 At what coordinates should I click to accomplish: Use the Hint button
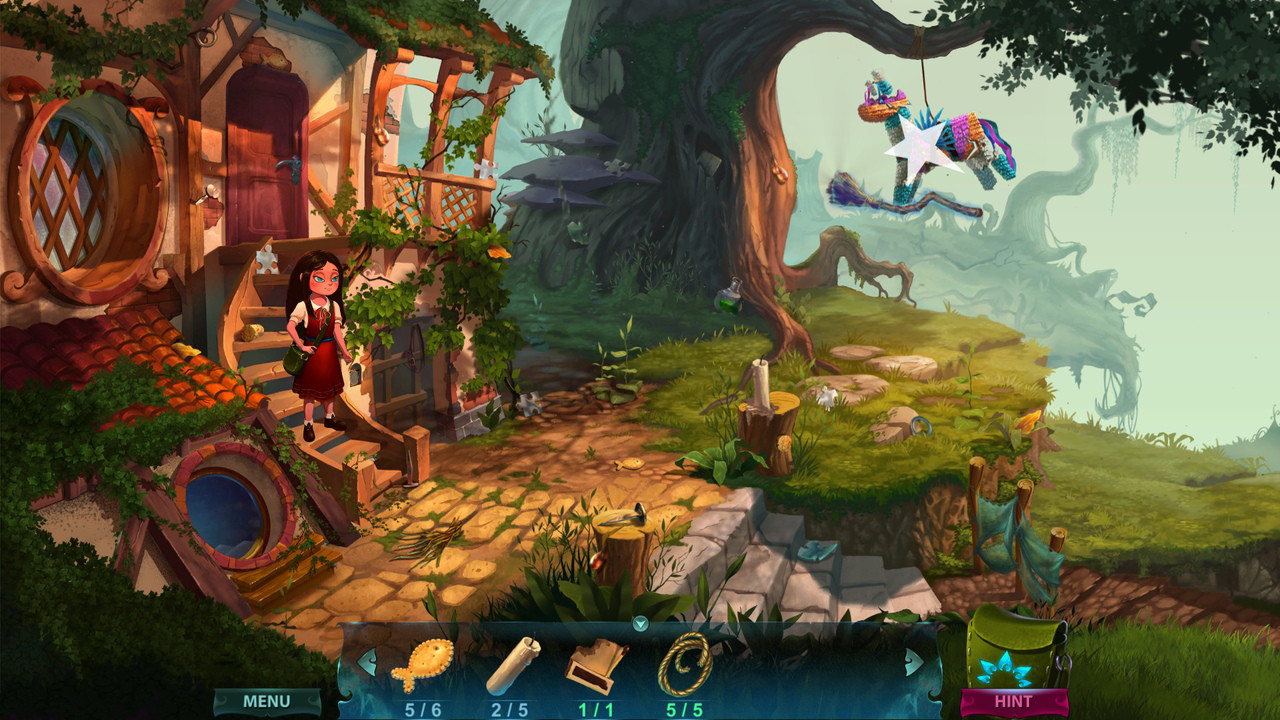click(1013, 701)
